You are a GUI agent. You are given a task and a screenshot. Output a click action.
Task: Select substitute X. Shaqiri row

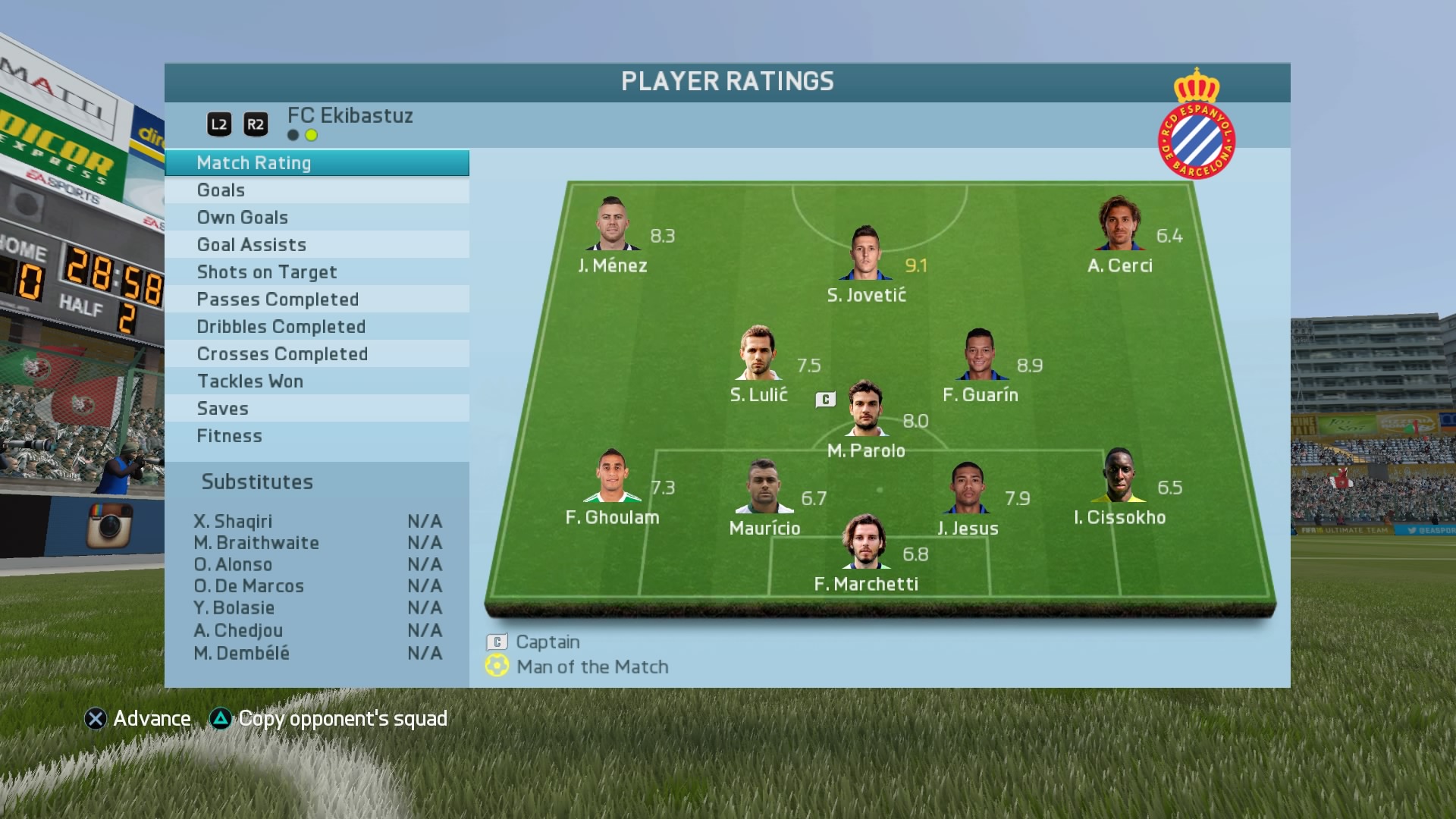(317, 522)
